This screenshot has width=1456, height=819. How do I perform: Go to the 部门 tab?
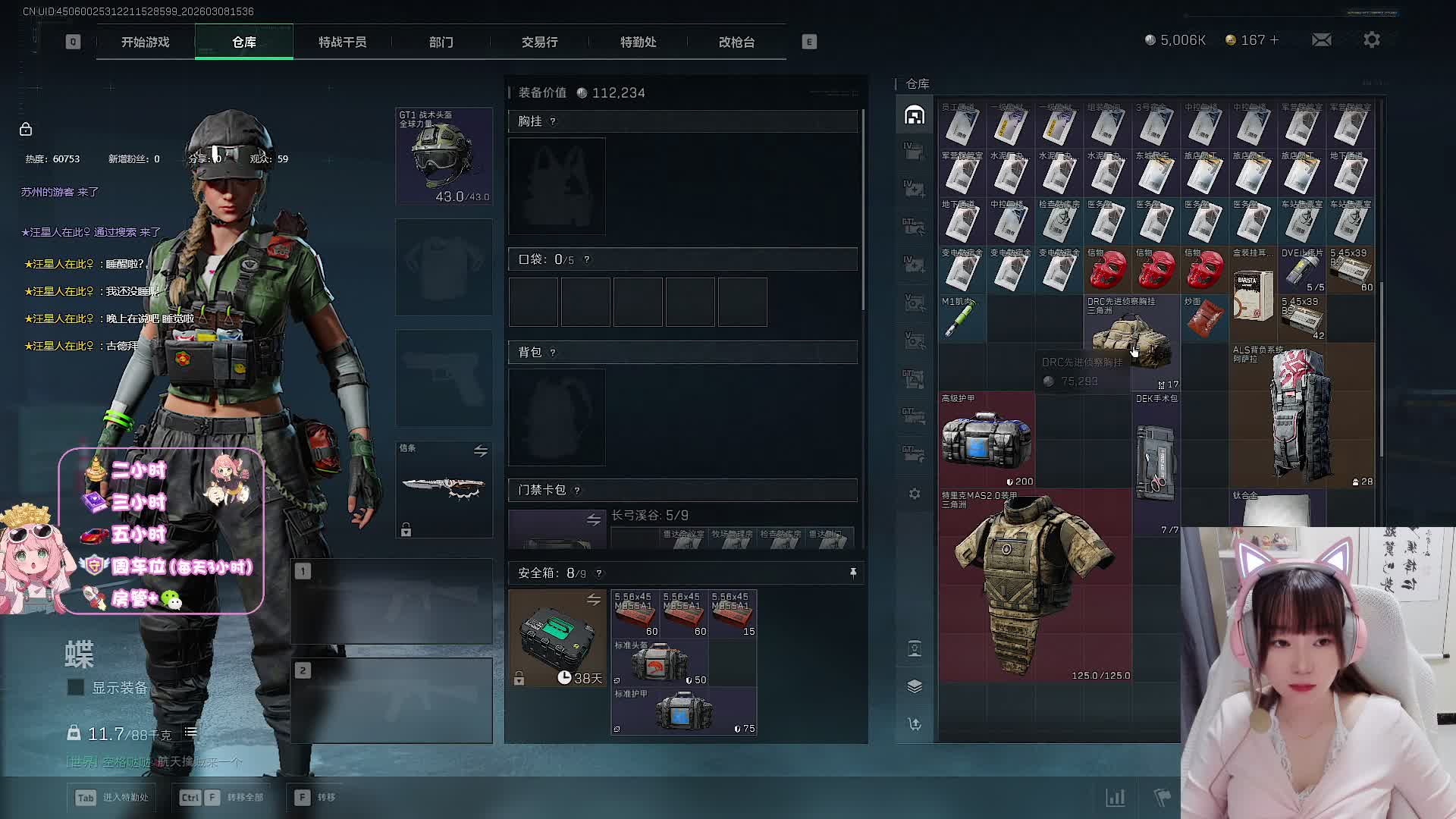click(x=441, y=42)
